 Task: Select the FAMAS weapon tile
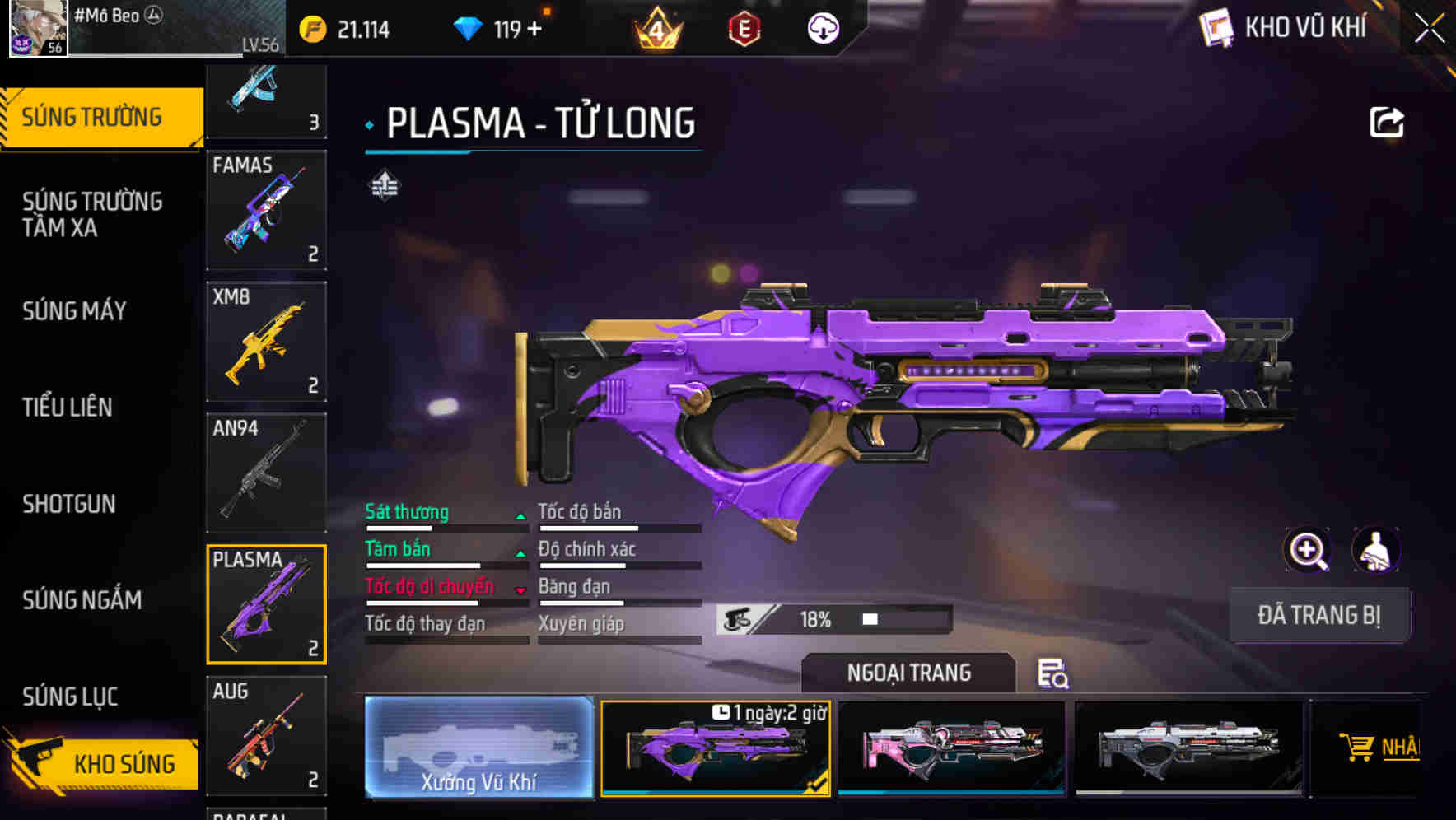tap(266, 210)
